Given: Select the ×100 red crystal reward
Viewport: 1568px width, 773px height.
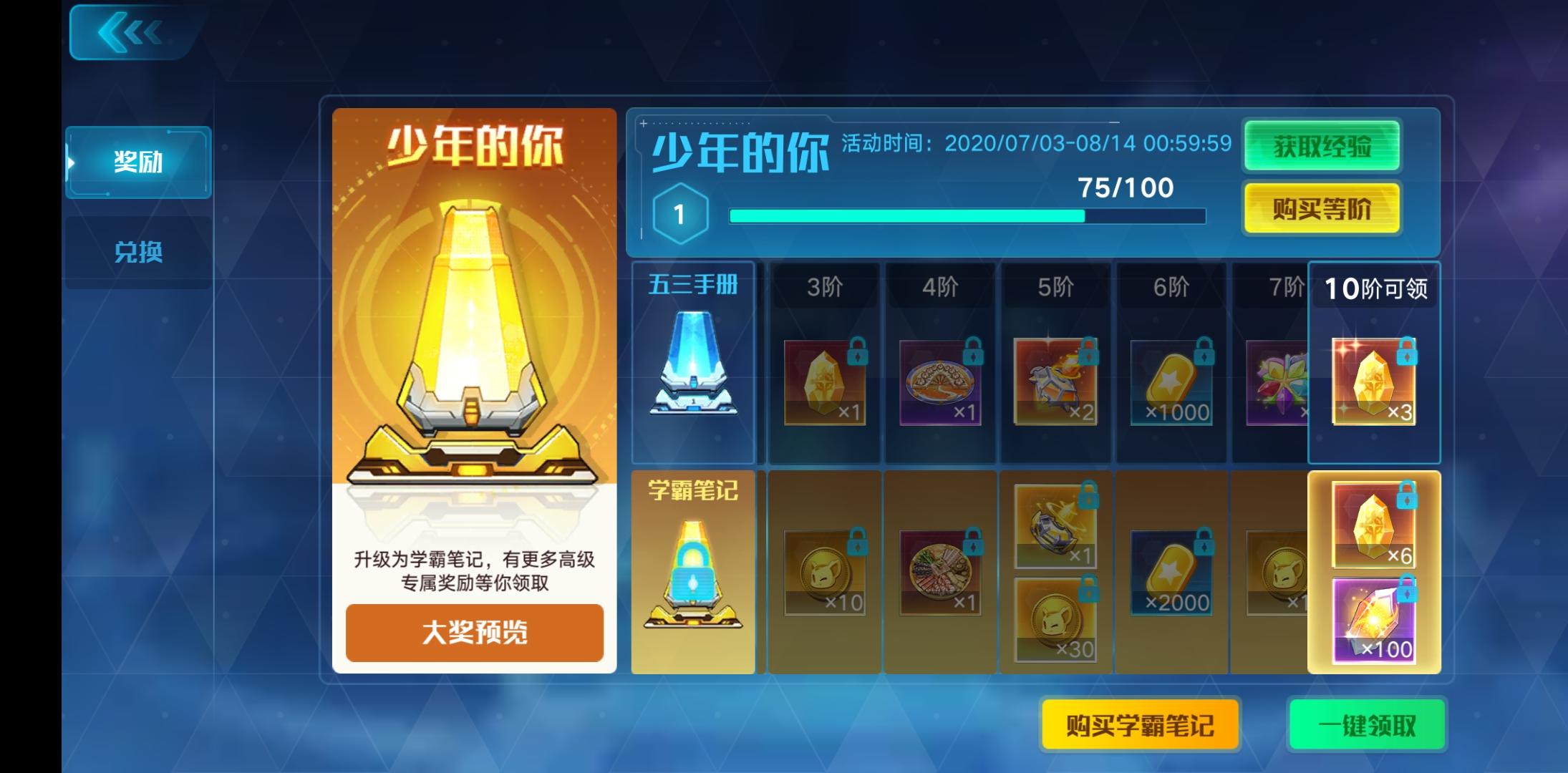Looking at the screenshot, I should click(x=1373, y=623).
